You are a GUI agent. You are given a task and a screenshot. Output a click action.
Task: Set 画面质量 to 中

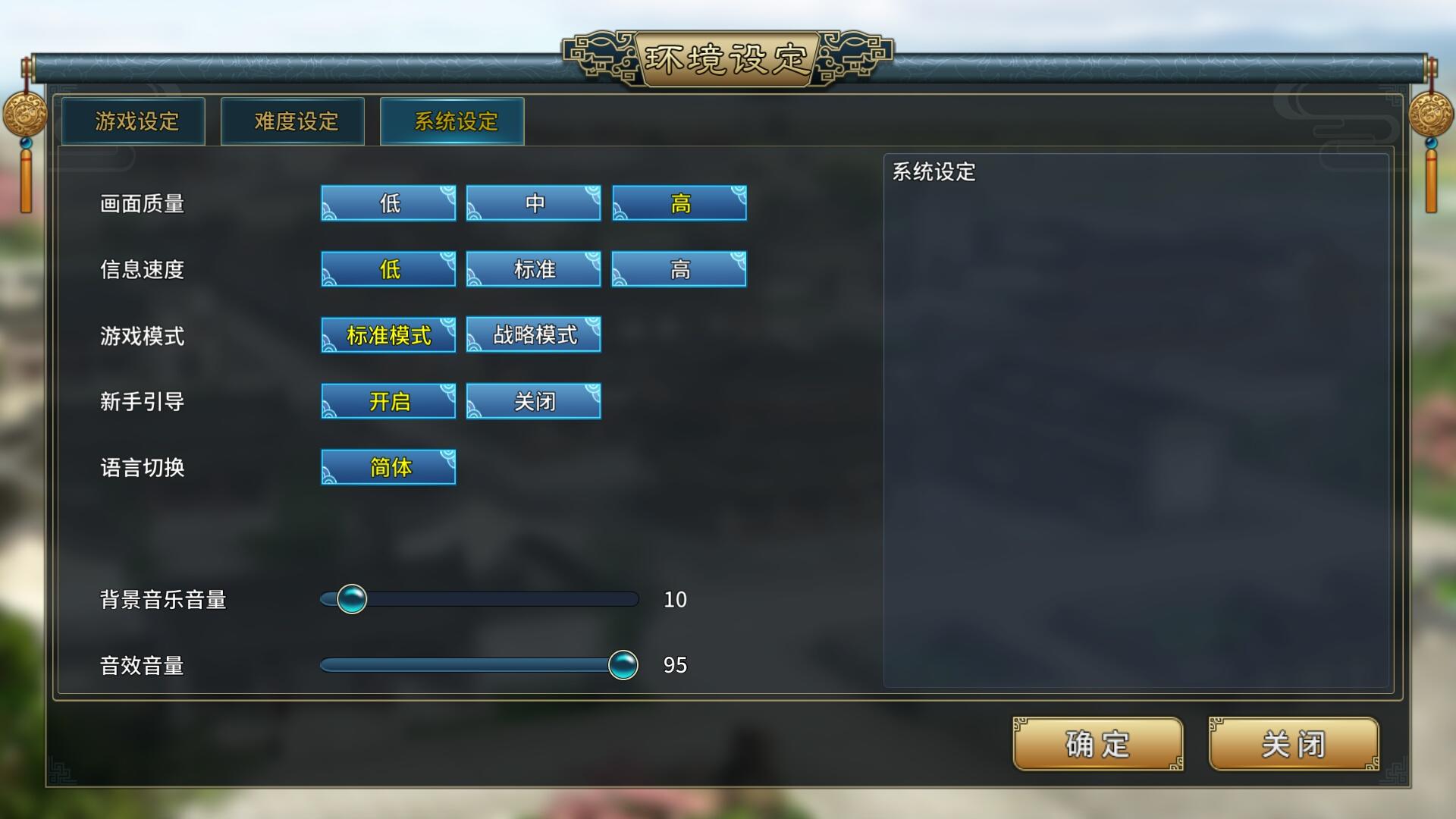click(533, 202)
